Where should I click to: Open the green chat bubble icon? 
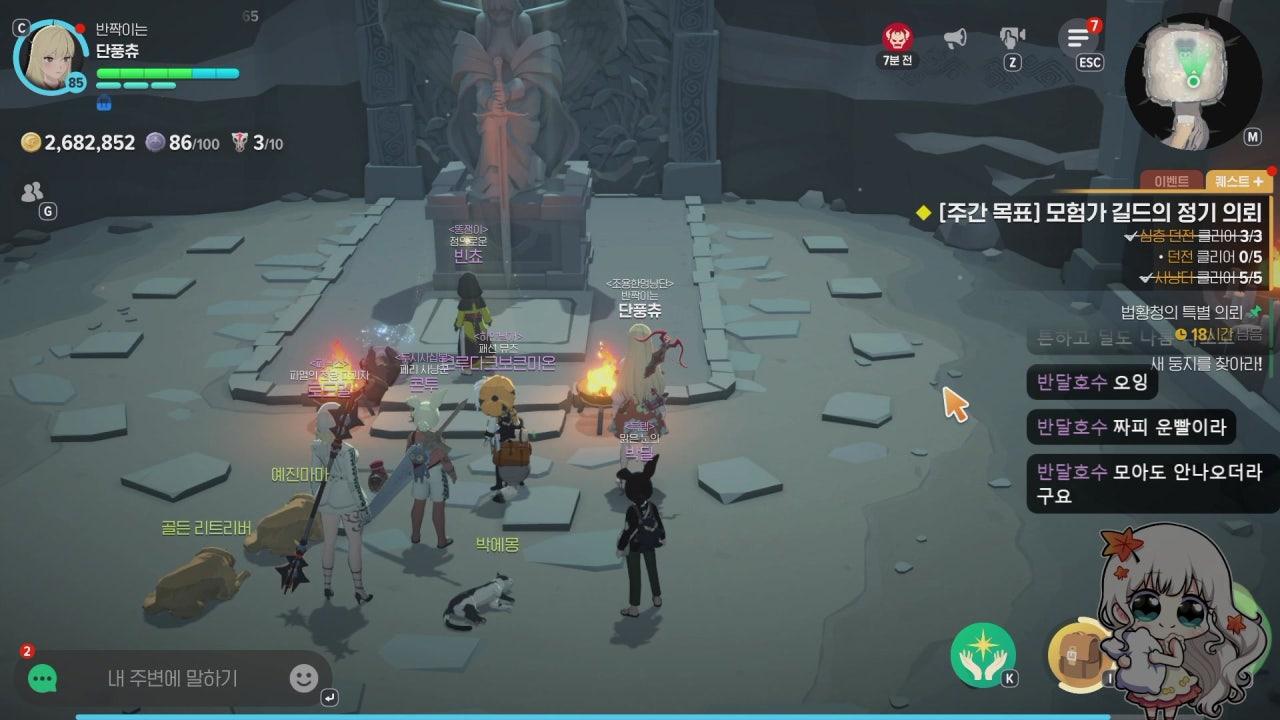[42, 679]
